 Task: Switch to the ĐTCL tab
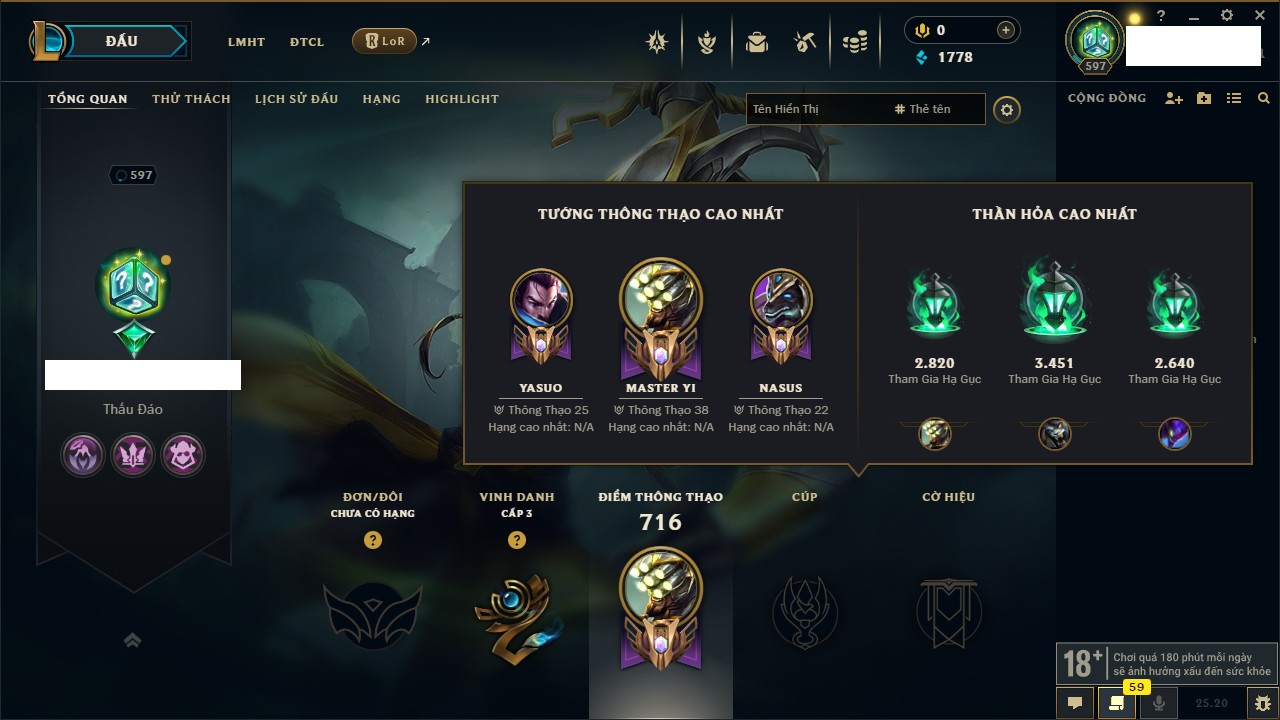click(x=307, y=42)
